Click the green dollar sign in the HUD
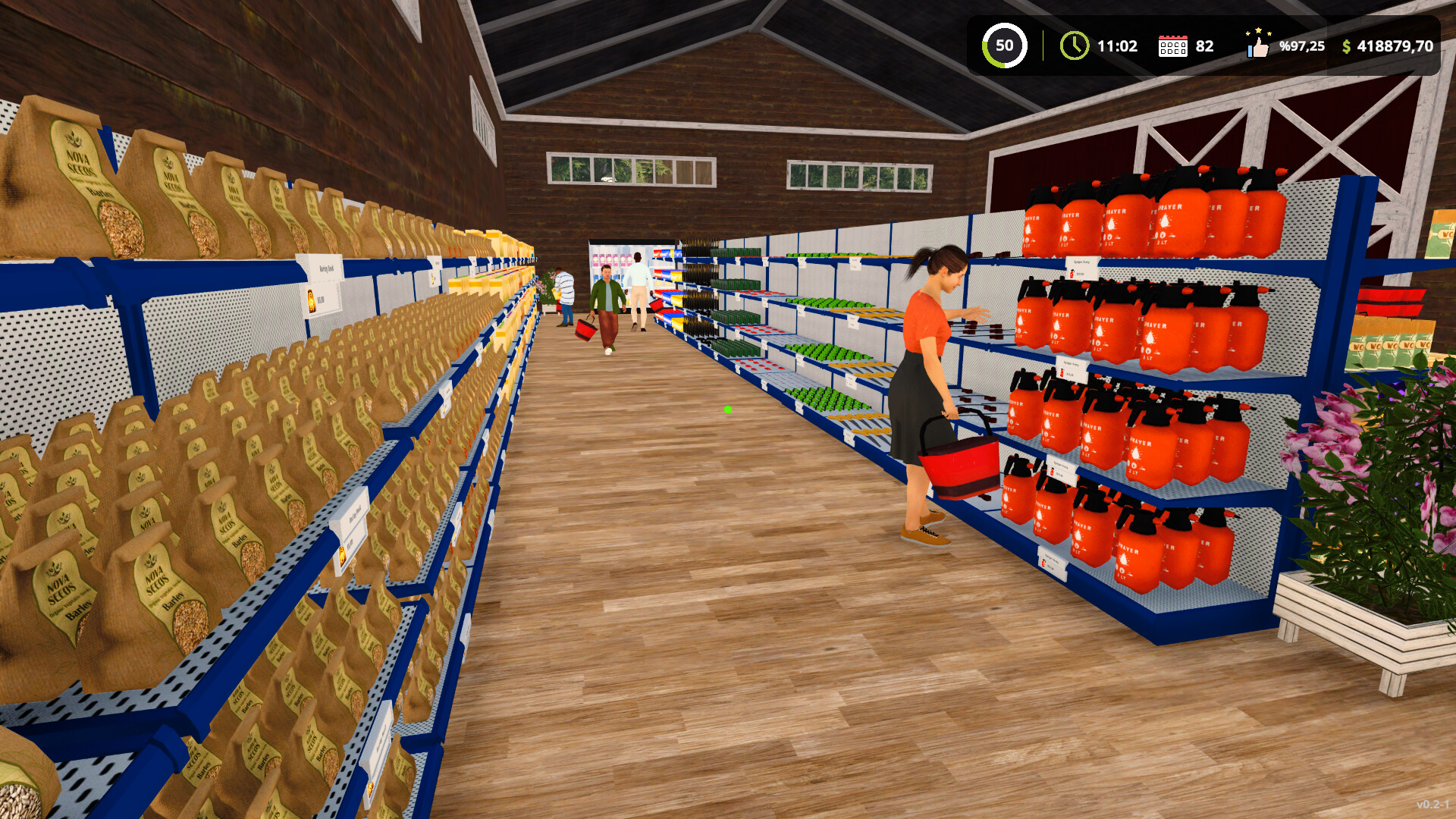The width and height of the screenshot is (1456, 819). [1347, 45]
